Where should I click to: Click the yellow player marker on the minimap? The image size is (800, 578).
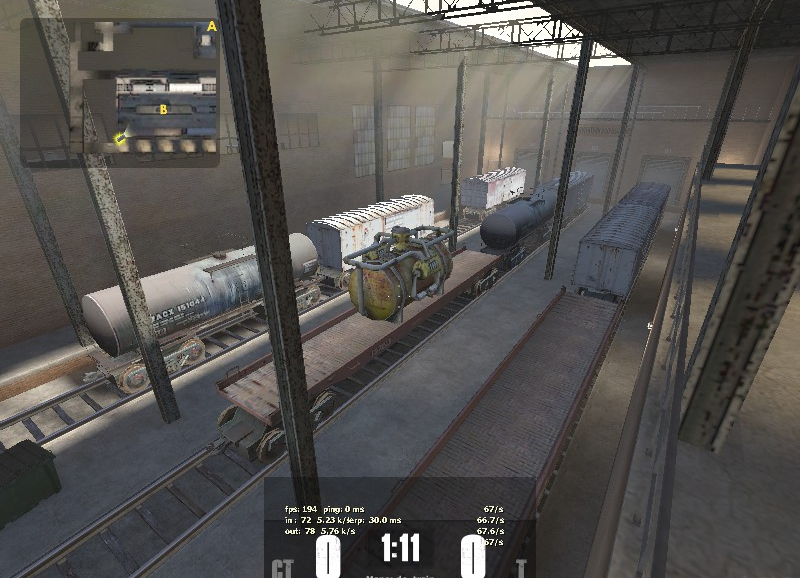pos(120,139)
